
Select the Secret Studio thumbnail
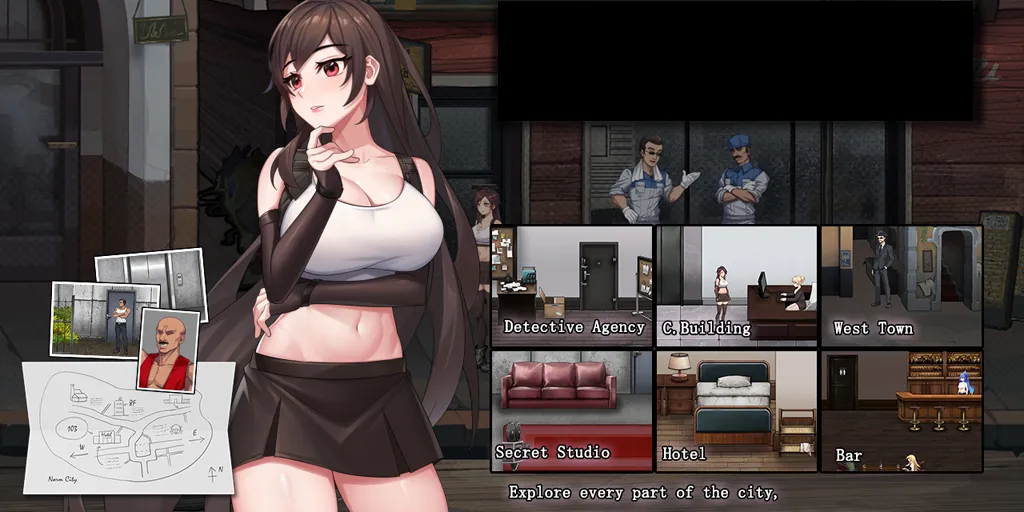(571, 409)
